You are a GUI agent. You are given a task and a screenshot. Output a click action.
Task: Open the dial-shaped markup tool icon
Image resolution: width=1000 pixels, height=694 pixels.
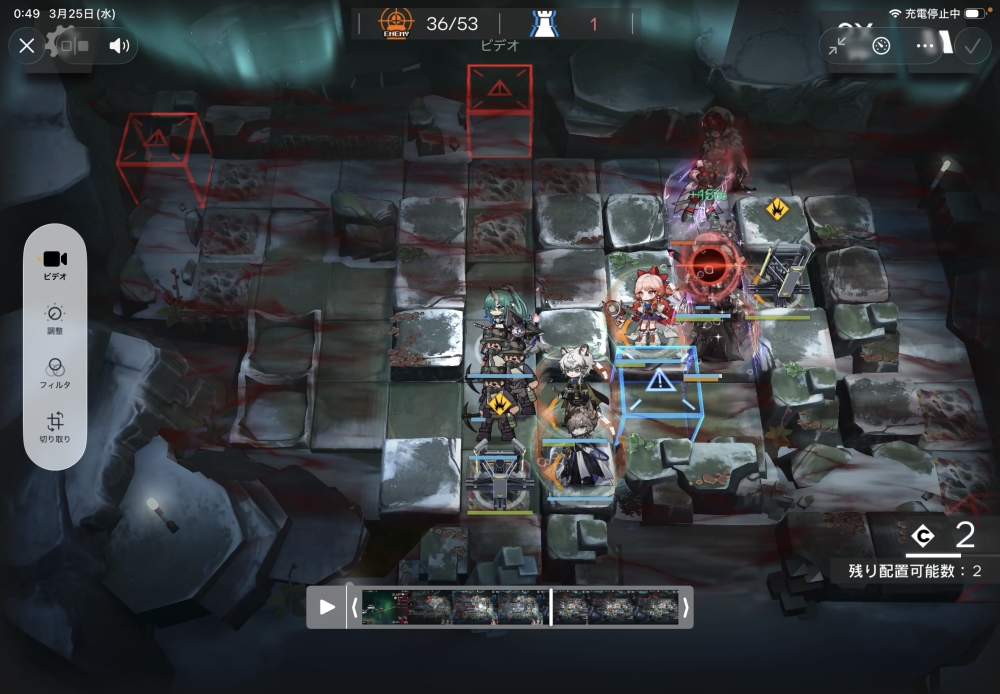click(881, 45)
